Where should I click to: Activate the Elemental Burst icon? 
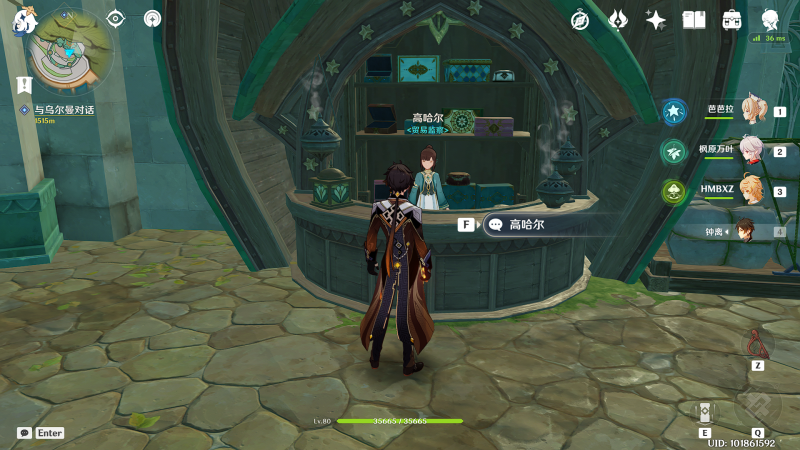click(x=758, y=408)
